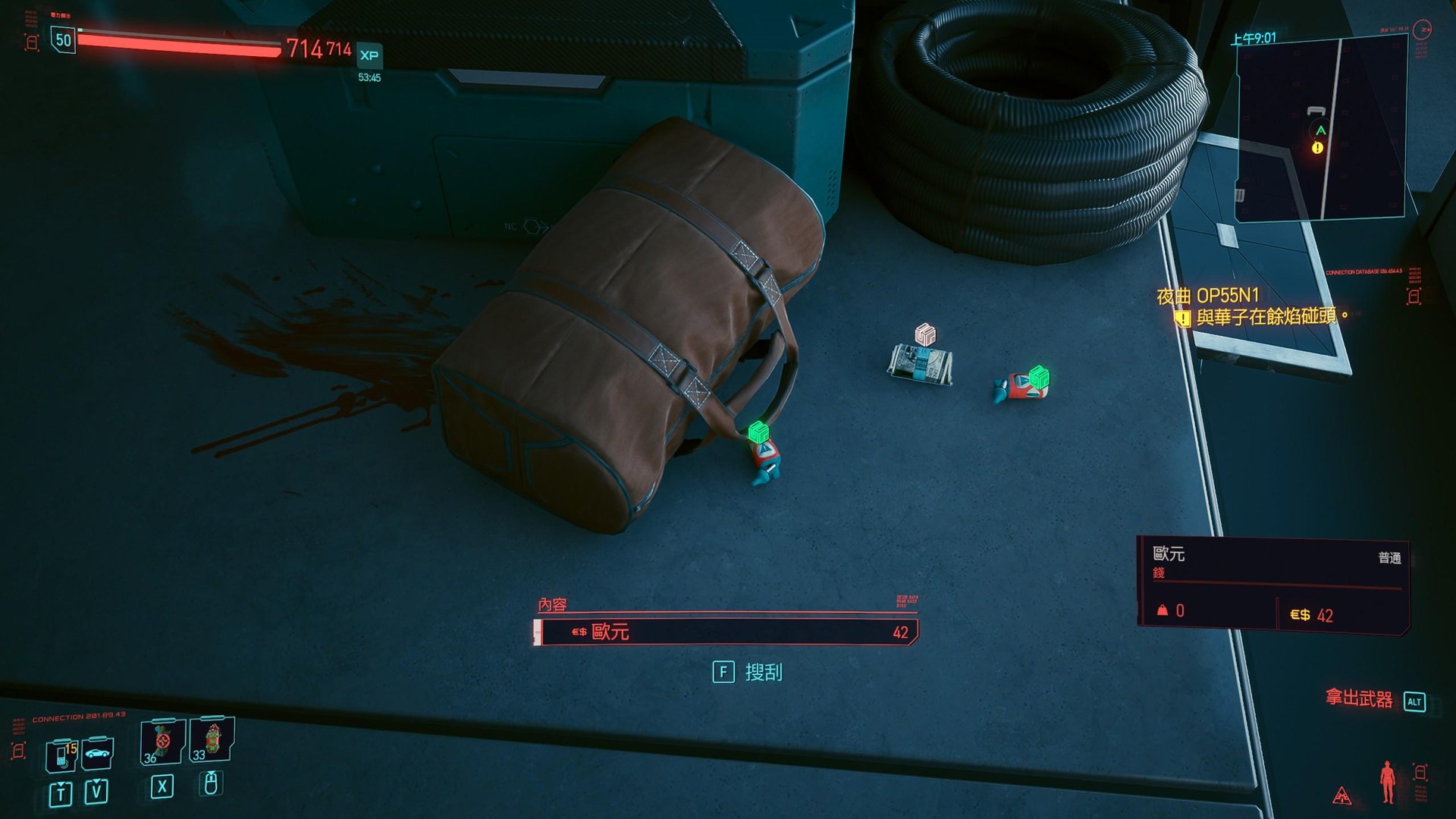Click the level 50 badge
1456x819 pixels.
tap(63, 40)
